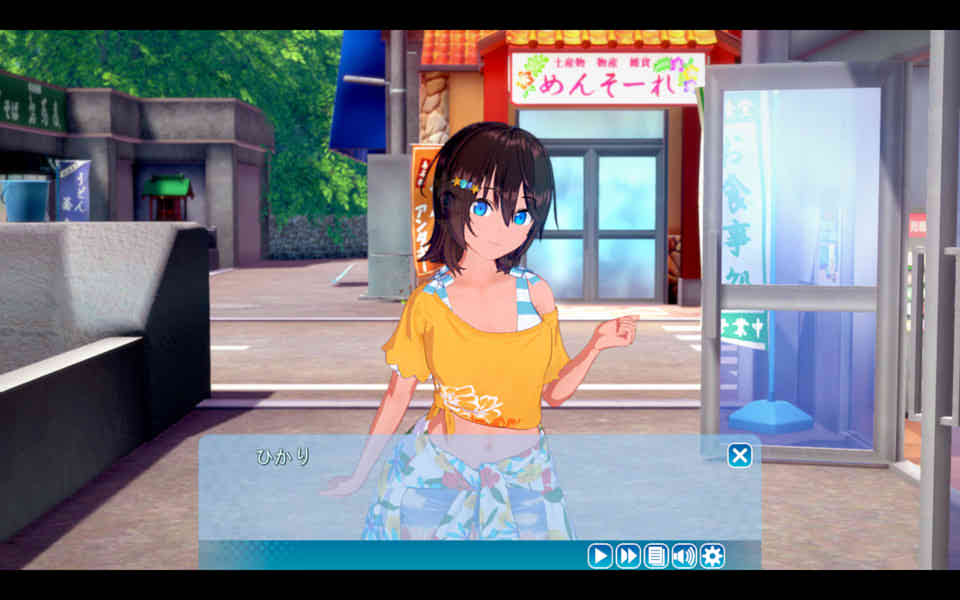Image resolution: width=960 pixels, height=600 pixels.
Task: Start auto-play with the play arrow button
Action: [600, 556]
